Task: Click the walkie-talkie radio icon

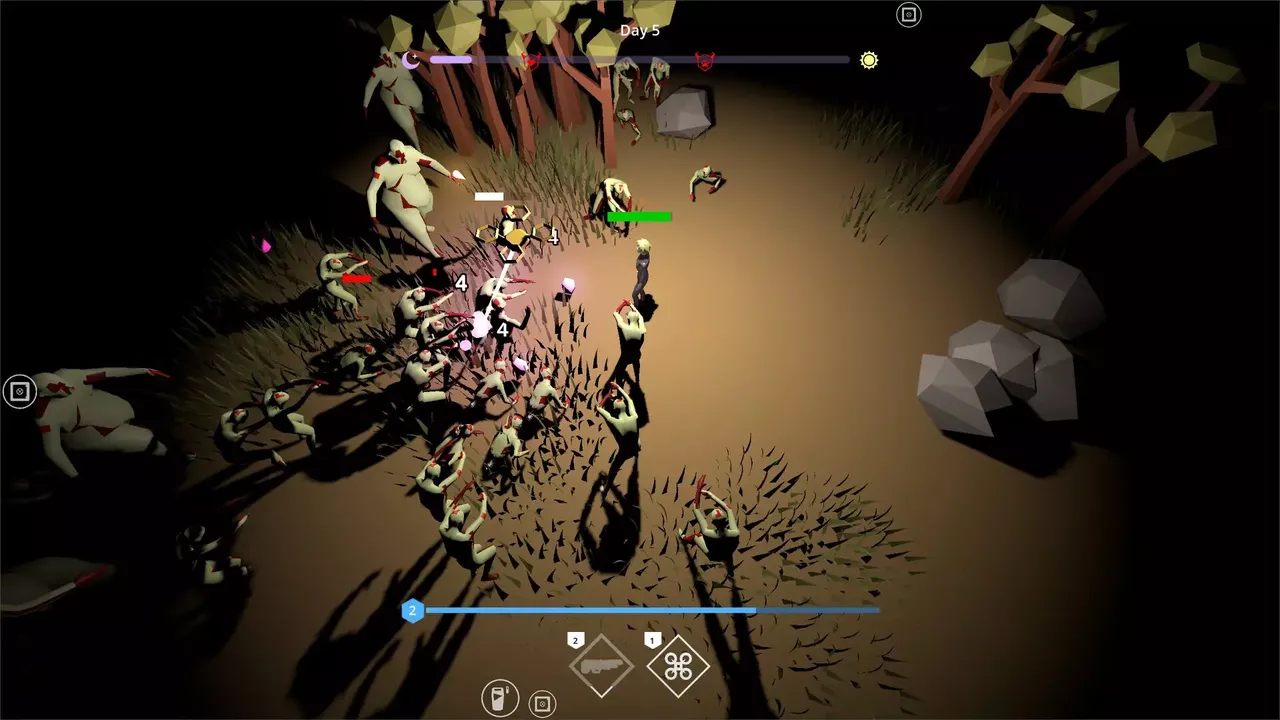Action: coord(499,698)
